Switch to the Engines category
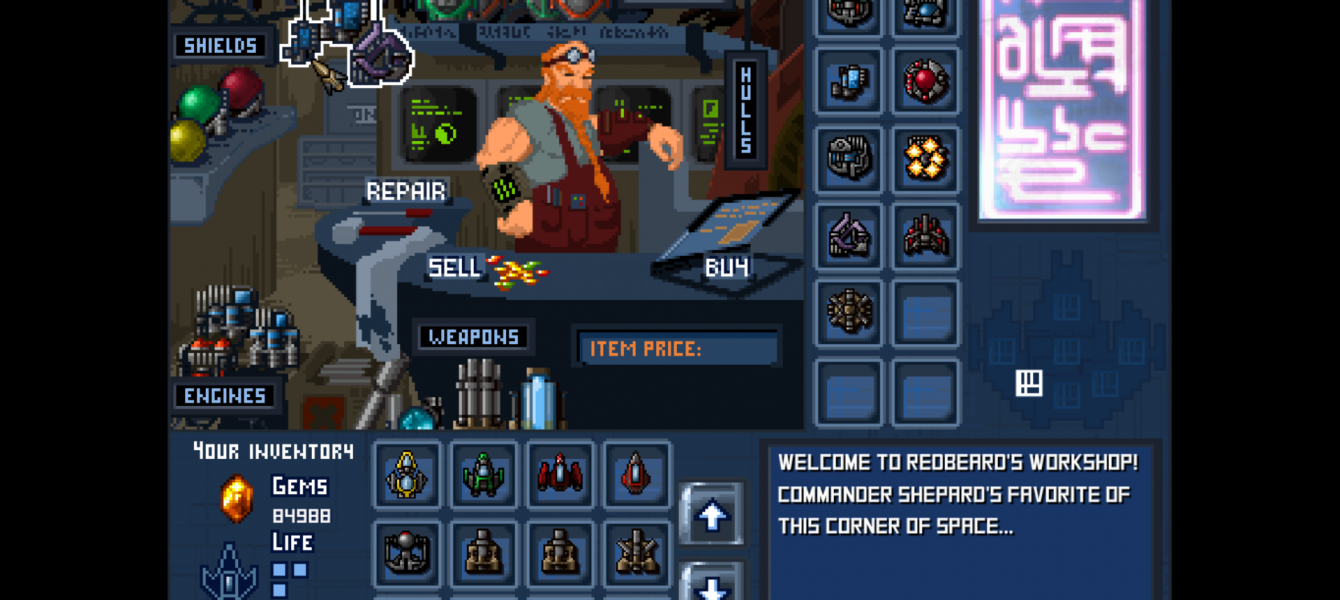1340x600 pixels. (224, 396)
